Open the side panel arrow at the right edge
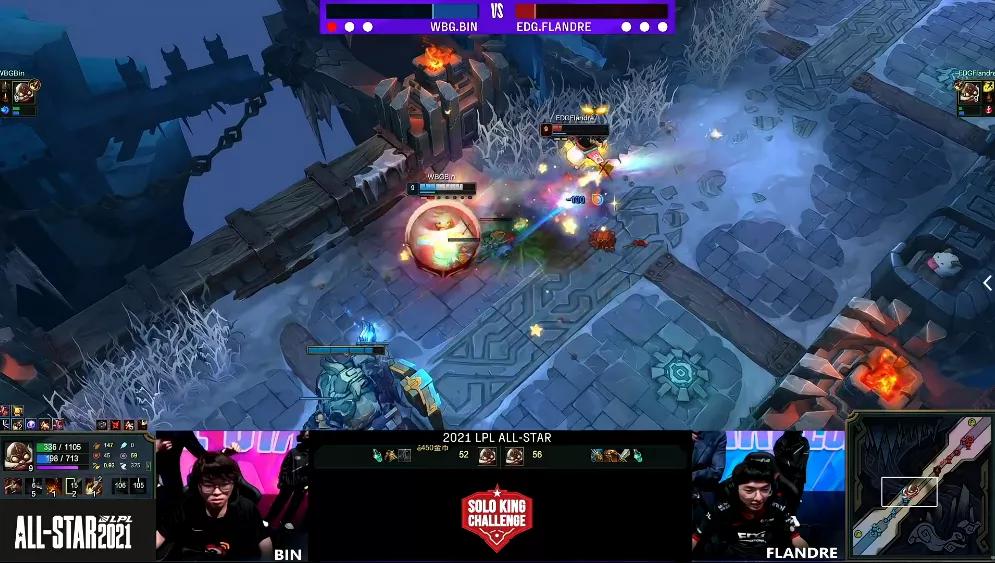995x563 pixels. coord(987,283)
